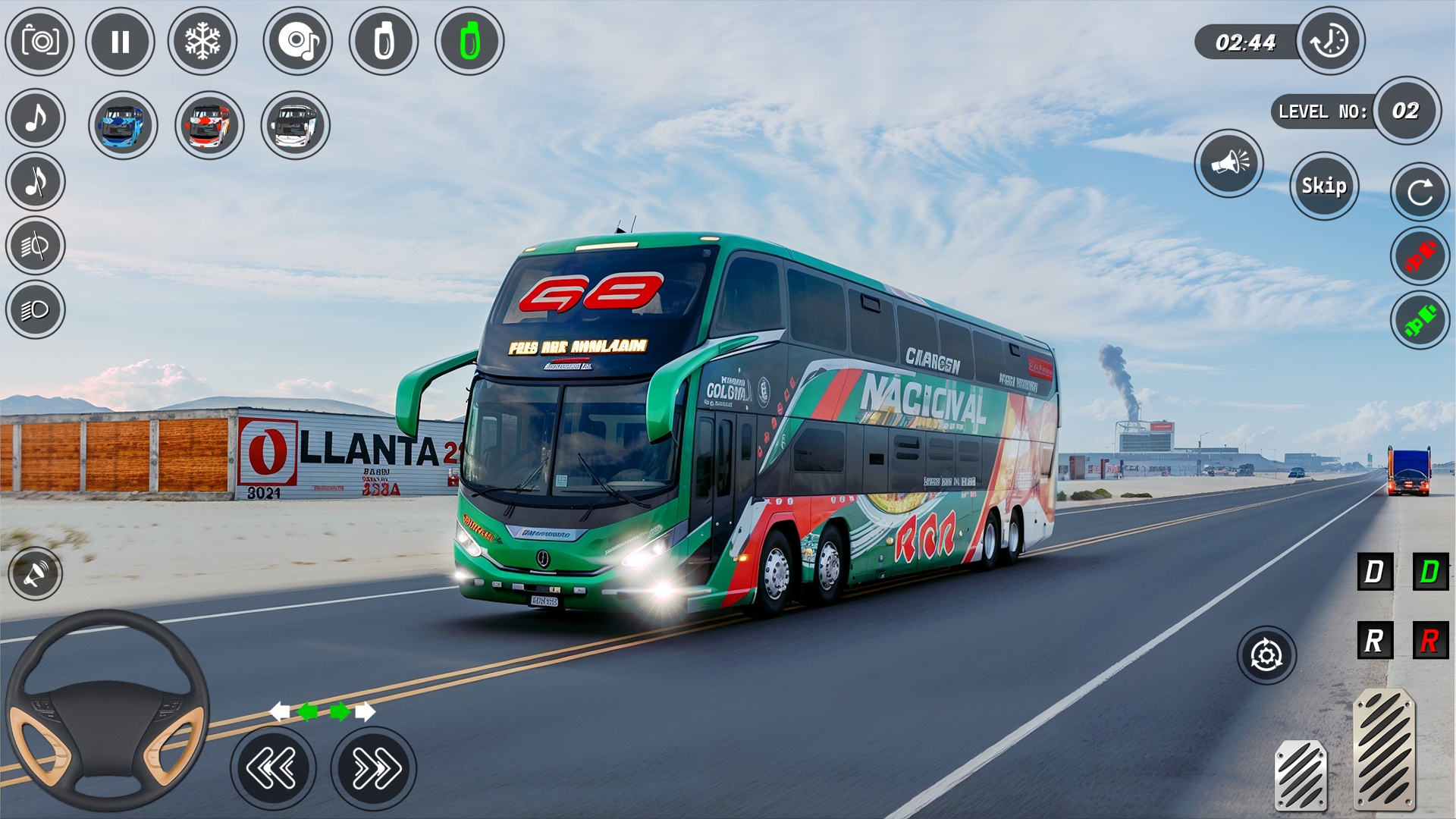Apply the brake pedal
The height and width of the screenshot is (819, 1456).
pyautogui.click(x=1301, y=775)
